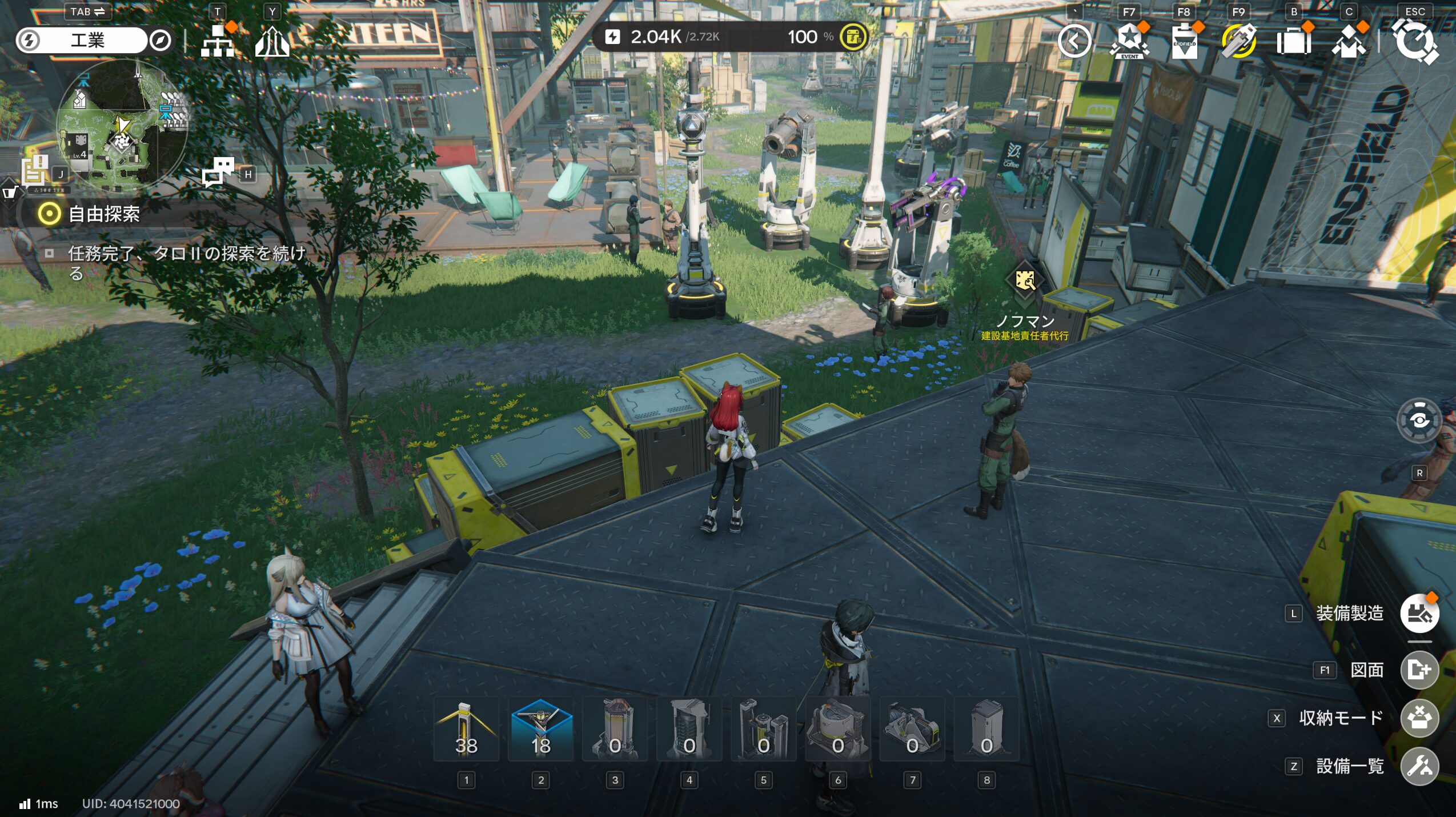The width and height of the screenshot is (1456, 817).
Task: Select the 自由探索 quest tracker
Action: point(104,214)
